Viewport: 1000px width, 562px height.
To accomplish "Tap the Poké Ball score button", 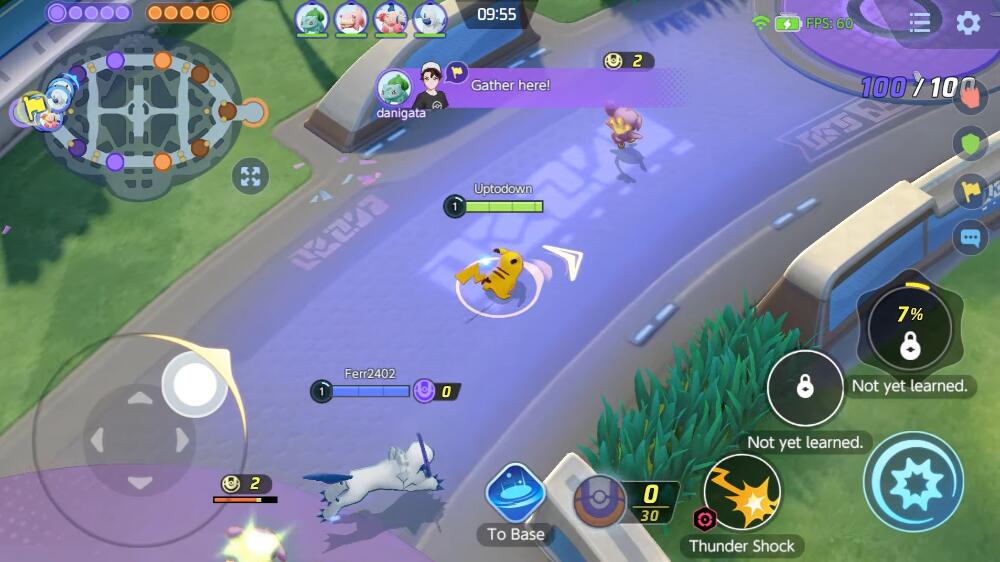I will click(x=600, y=501).
